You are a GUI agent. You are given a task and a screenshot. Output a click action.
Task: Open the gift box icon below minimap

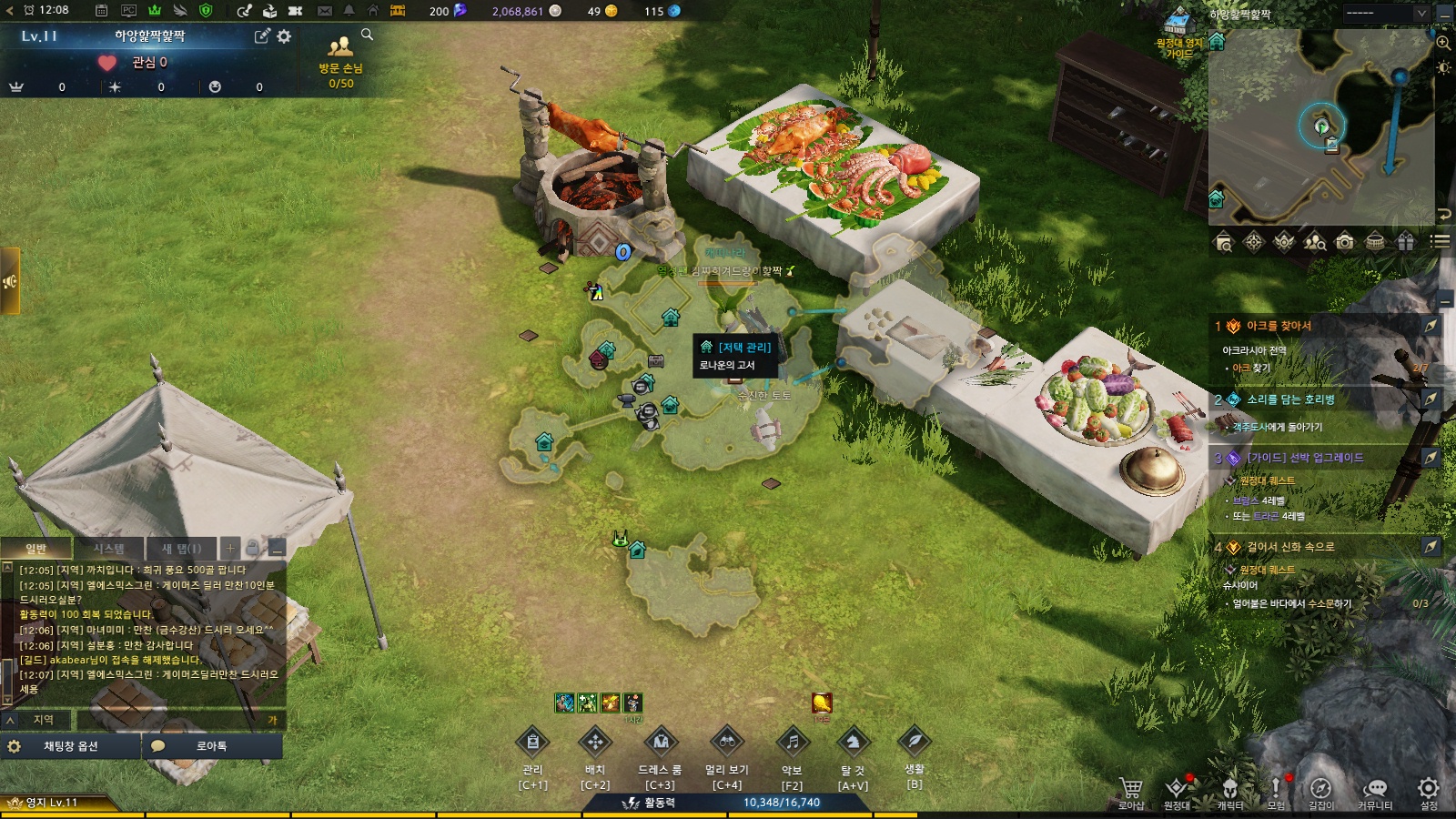coord(1406,241)
